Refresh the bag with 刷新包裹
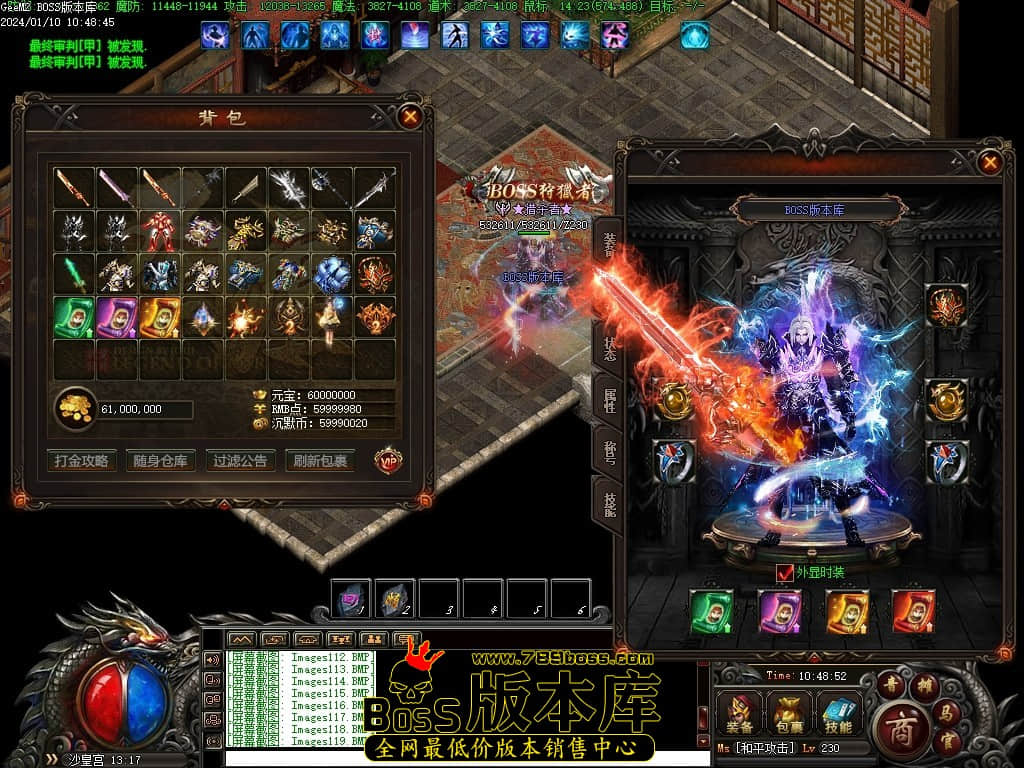This screenshot has width=1024, height=768. pyautogui.click(x=320, y=461)
